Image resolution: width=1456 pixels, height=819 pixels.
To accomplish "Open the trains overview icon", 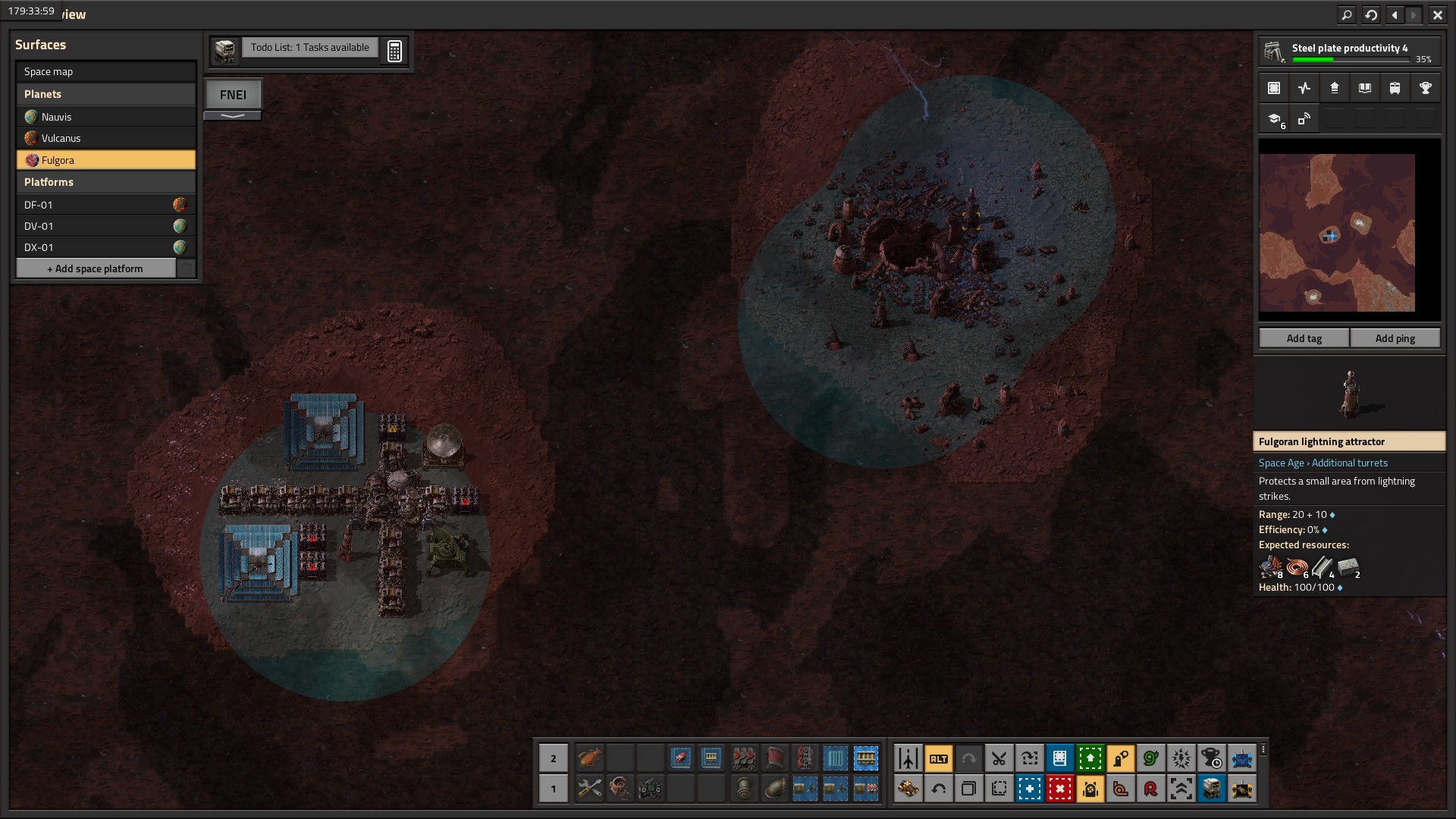I will (1395, 88).
